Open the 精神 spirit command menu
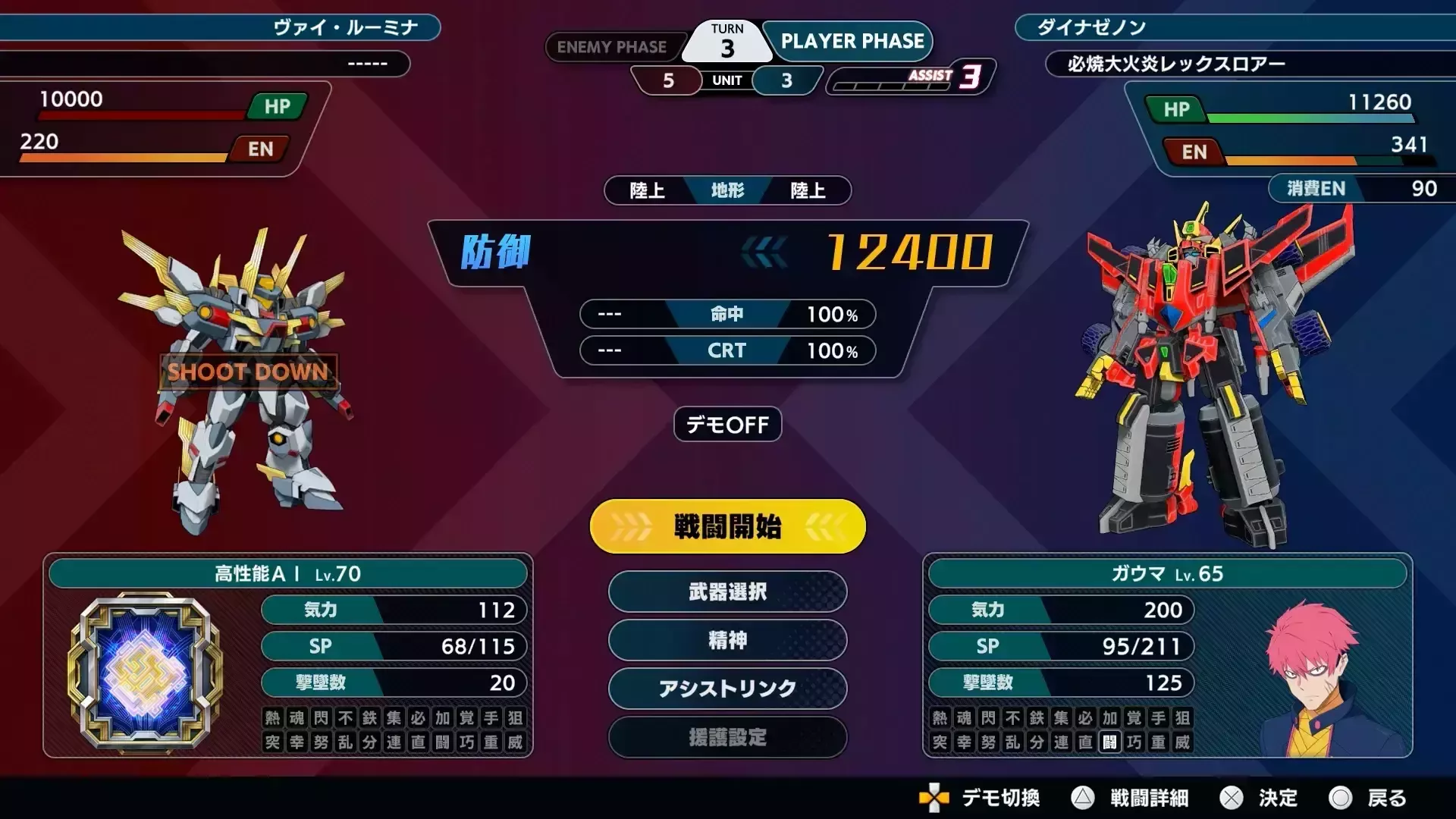The height and width of the screenshot is (819, 1456). click(x=726, y=641)
